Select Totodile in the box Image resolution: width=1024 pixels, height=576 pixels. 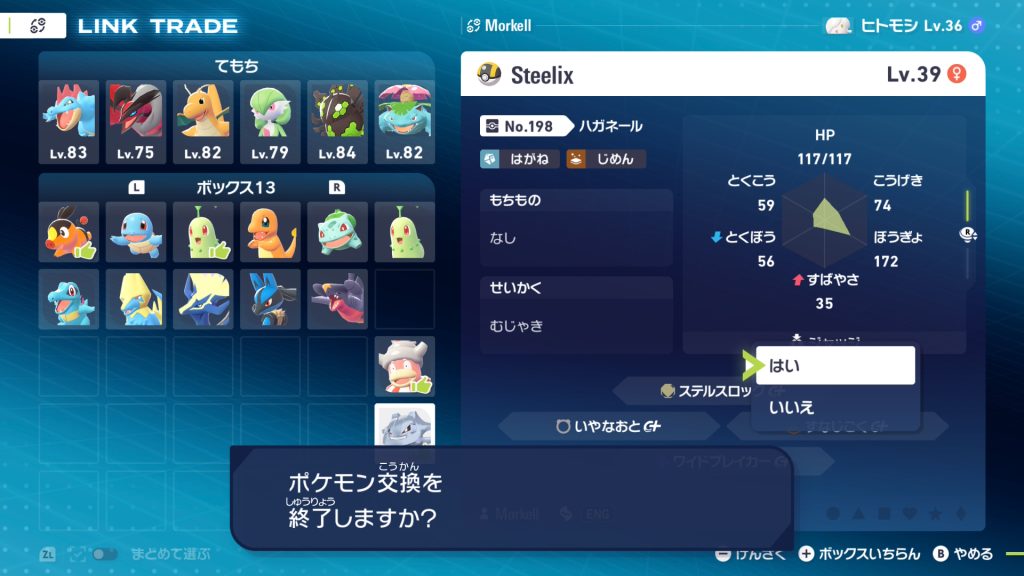(x=69, y=298)
